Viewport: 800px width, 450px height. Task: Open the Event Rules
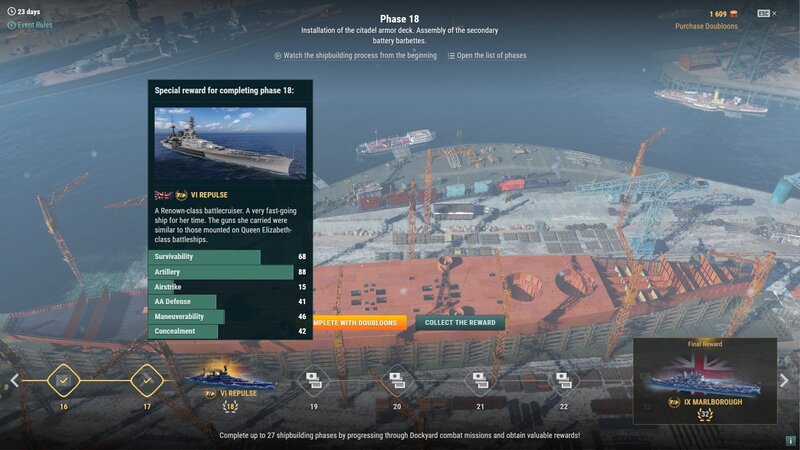[x=30, y=25]
